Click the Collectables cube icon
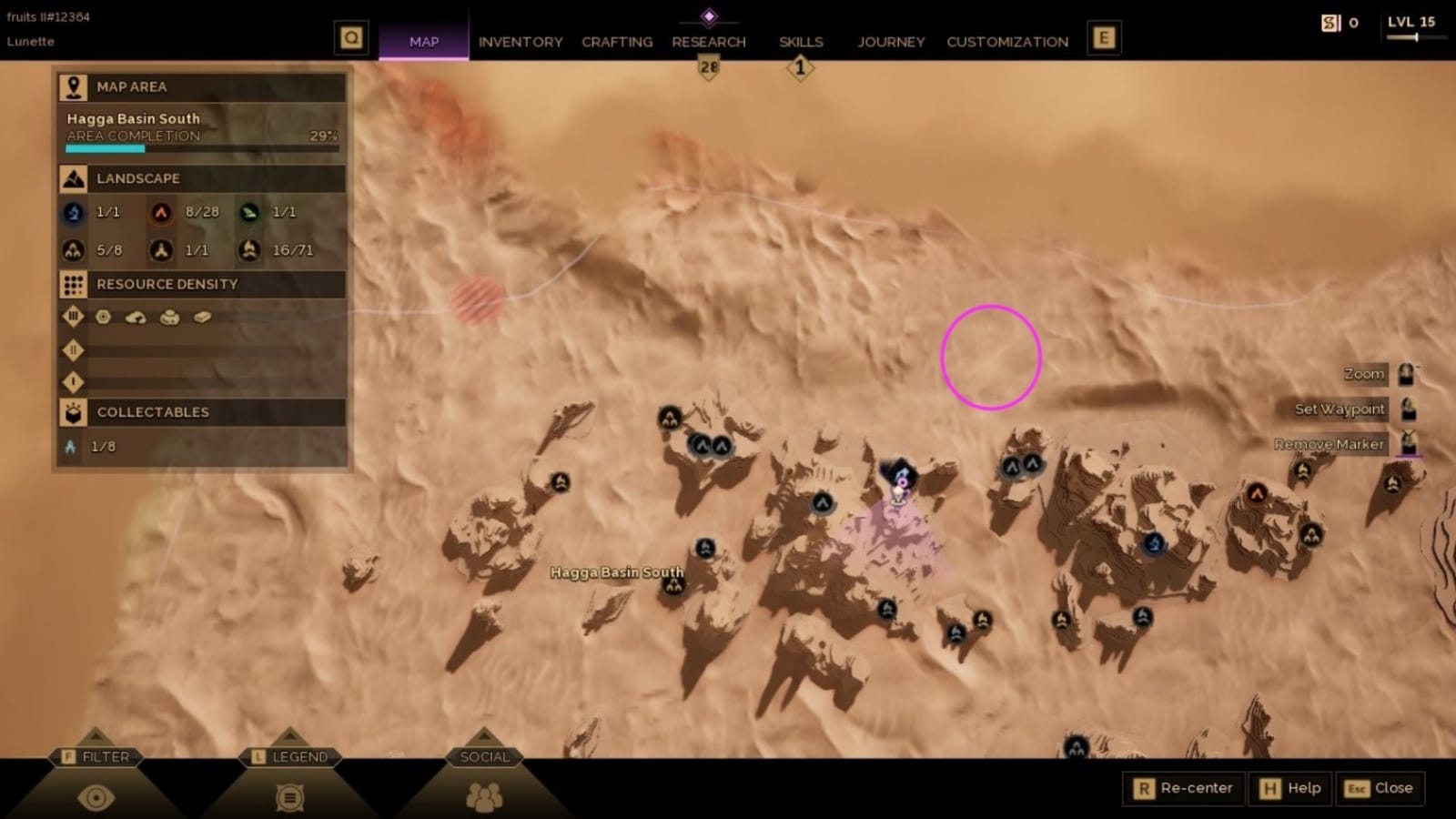The image size is (1456, 819). tap(73, 412)
